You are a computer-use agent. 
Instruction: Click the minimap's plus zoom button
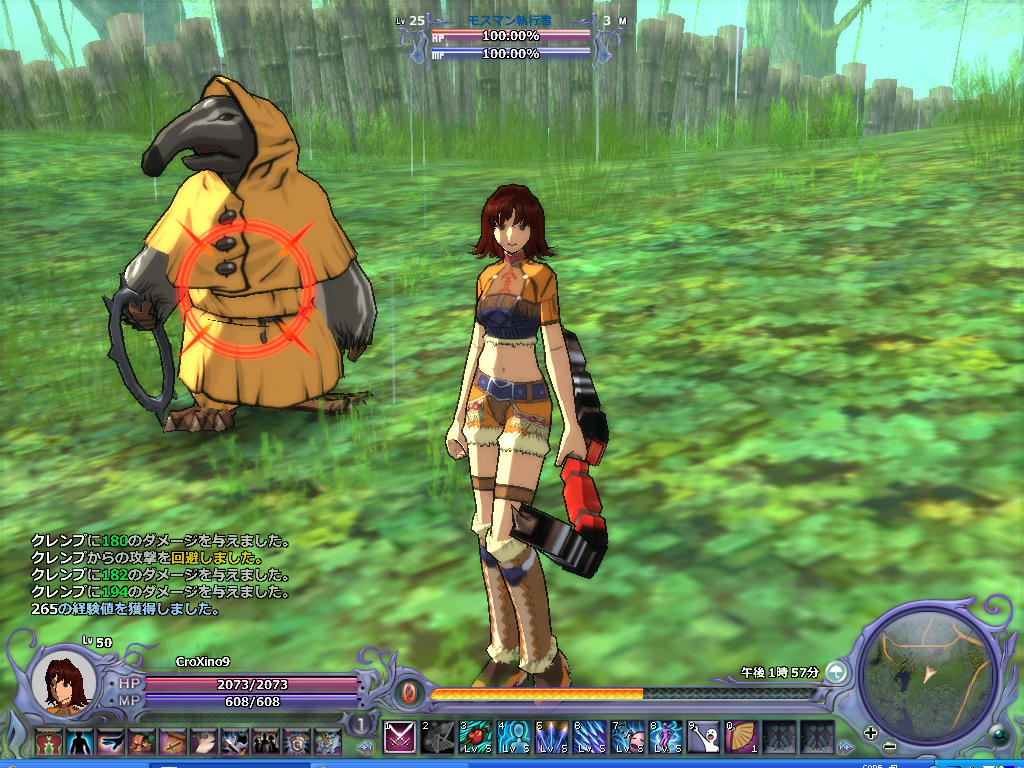pos(870,733)
